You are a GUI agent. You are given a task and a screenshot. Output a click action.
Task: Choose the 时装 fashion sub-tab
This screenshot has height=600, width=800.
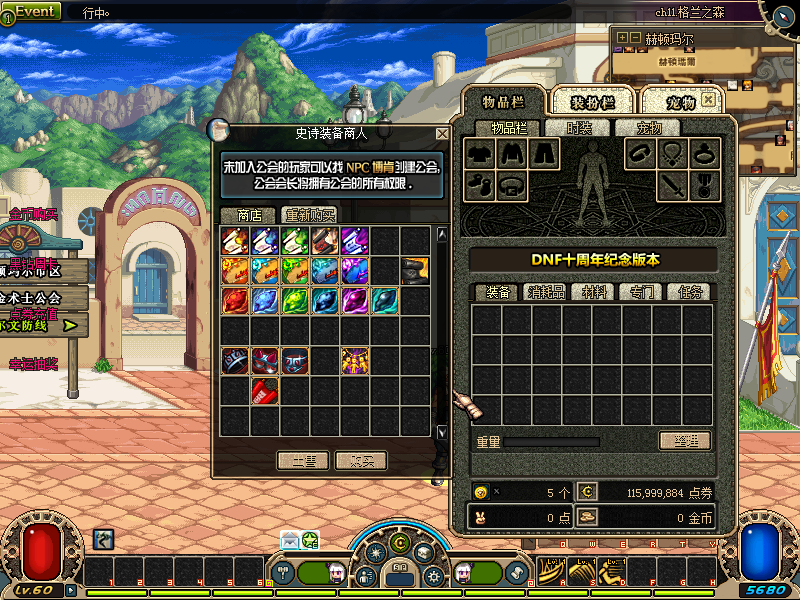coord(579,128)
